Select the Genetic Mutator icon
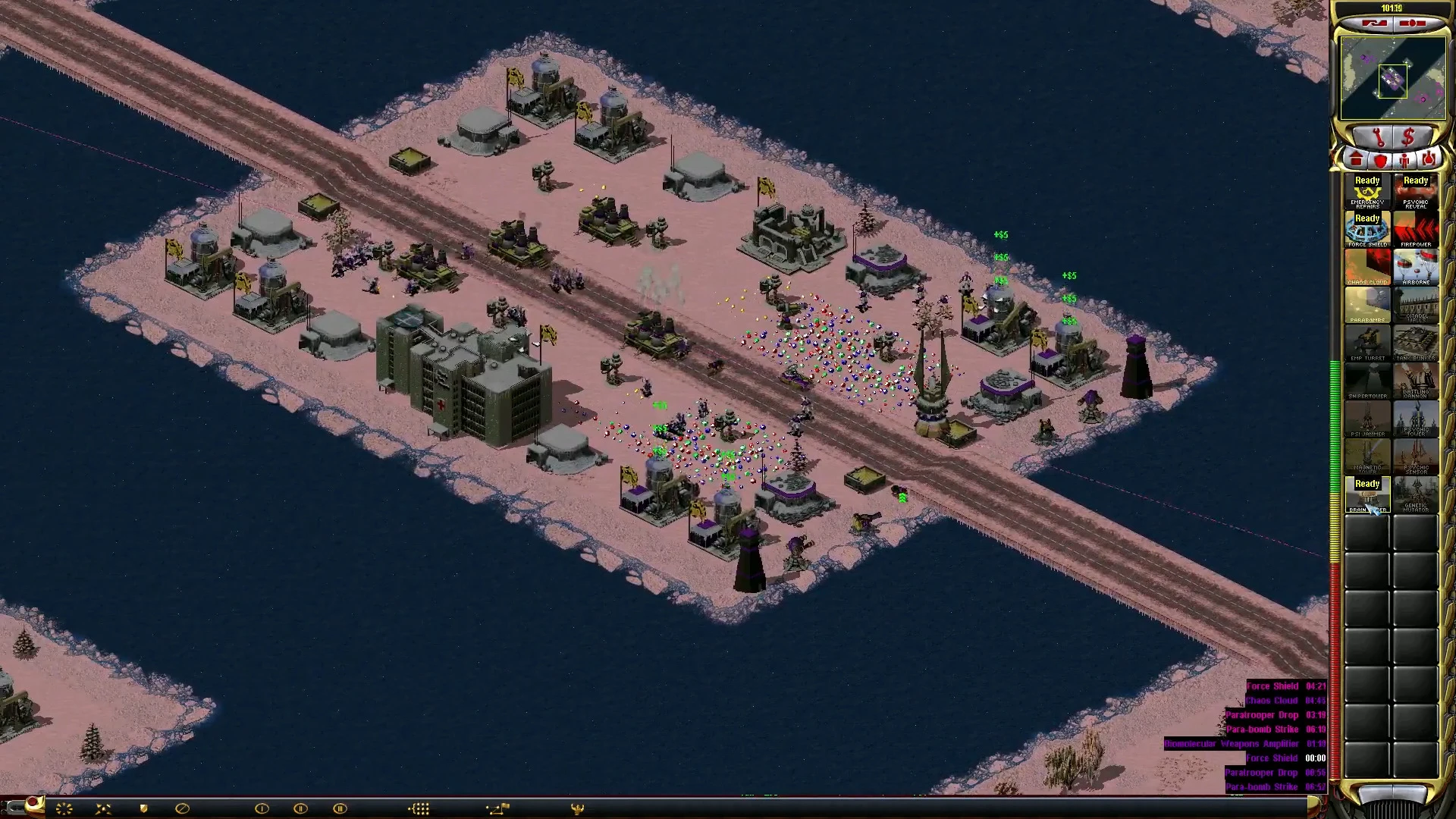 [1415, 495]
